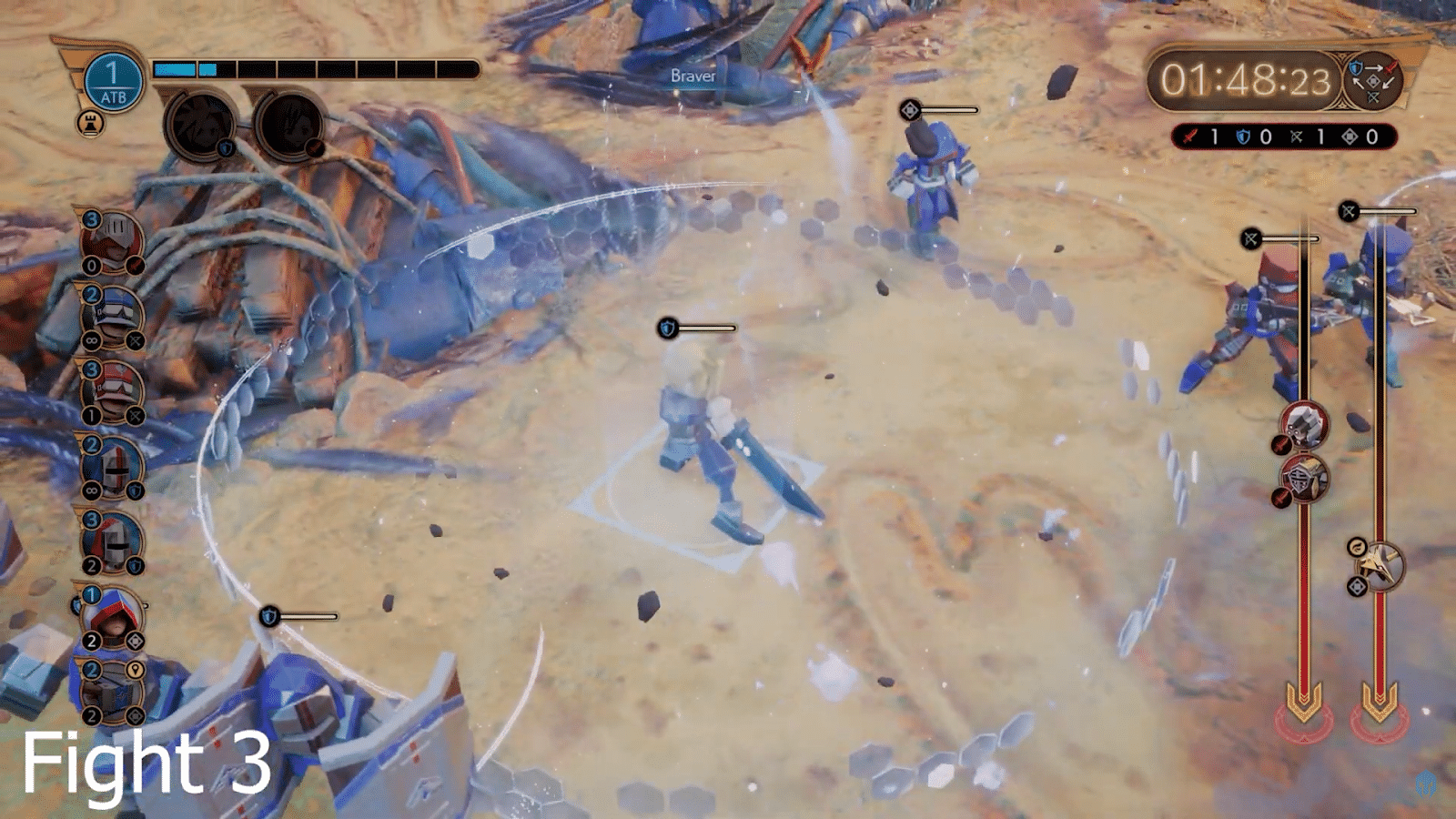Pick the red-capped ranged unit card
Screen dimensions: 1456x819
pyautogui.click(x=112, y=391)
